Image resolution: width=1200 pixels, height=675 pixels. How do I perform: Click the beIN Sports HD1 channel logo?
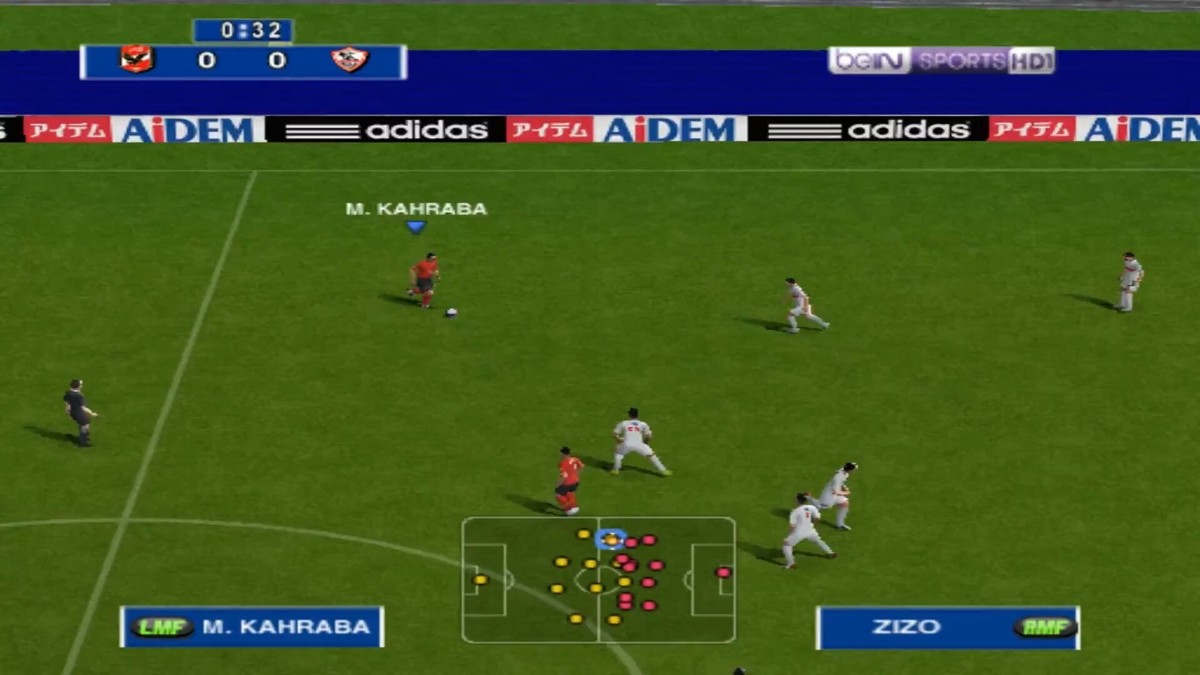(x=941, y=60)
